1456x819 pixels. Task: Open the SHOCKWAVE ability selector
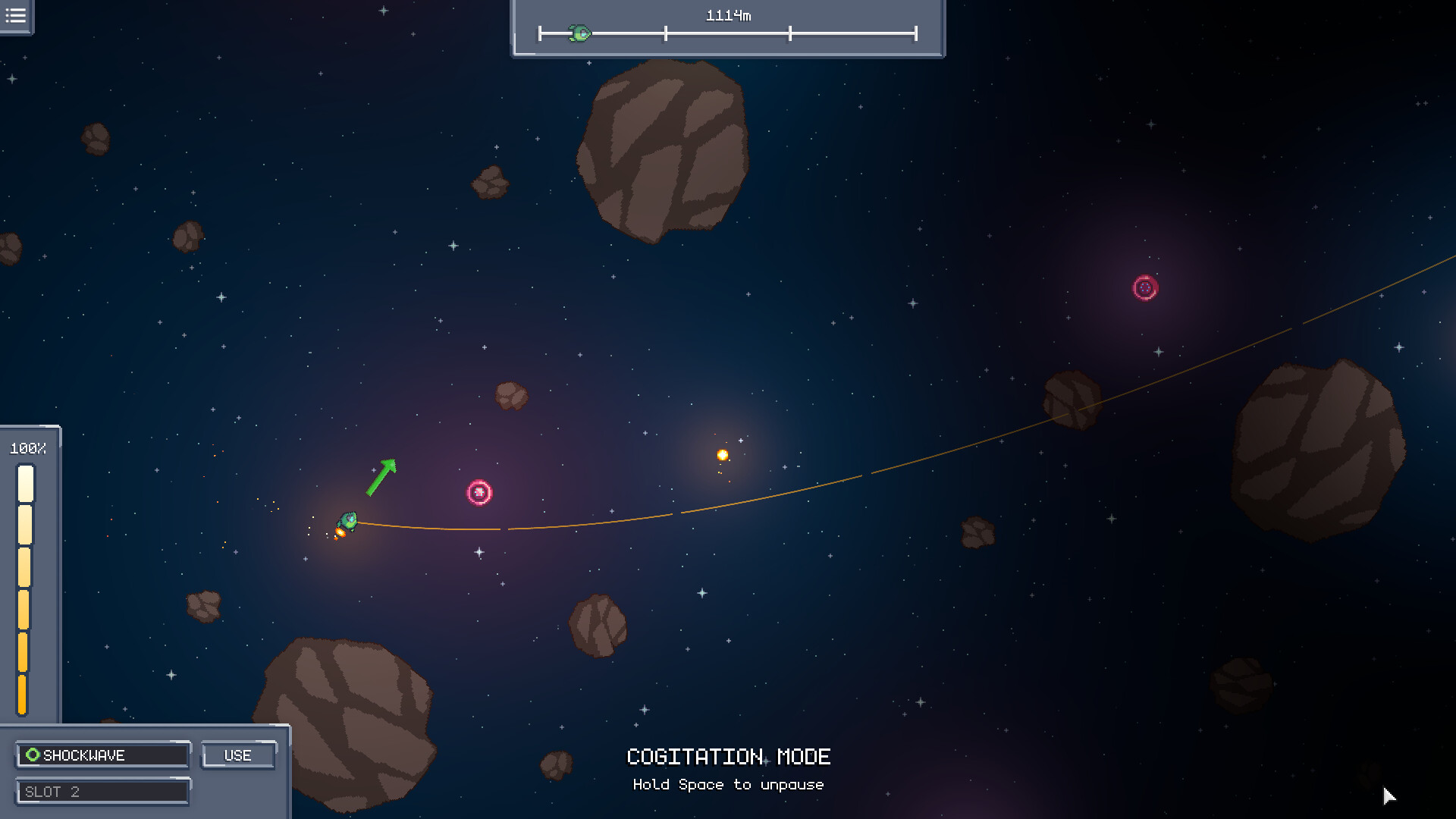point(103,755)
